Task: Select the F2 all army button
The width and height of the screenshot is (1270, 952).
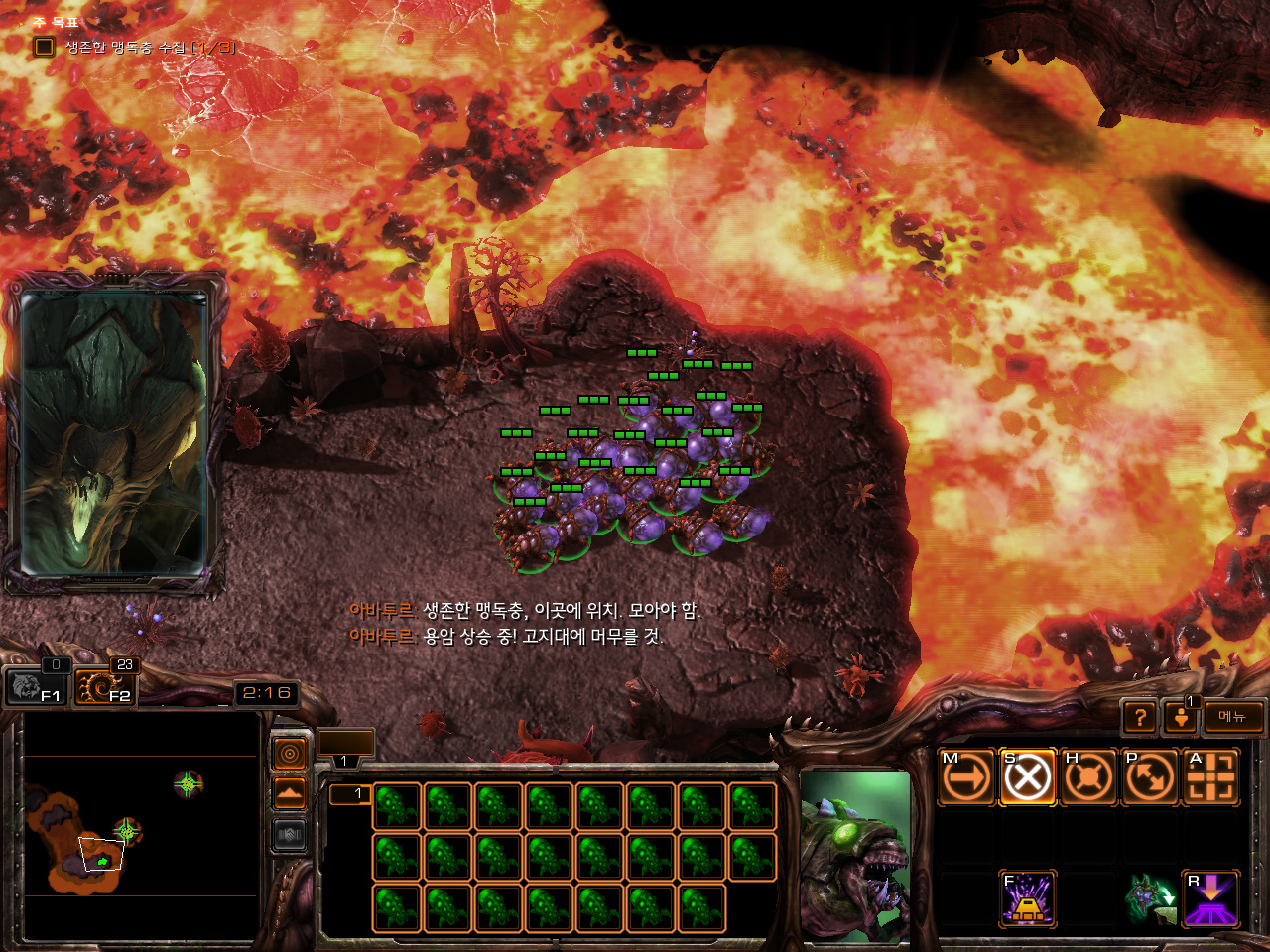Action: (105, 686)
